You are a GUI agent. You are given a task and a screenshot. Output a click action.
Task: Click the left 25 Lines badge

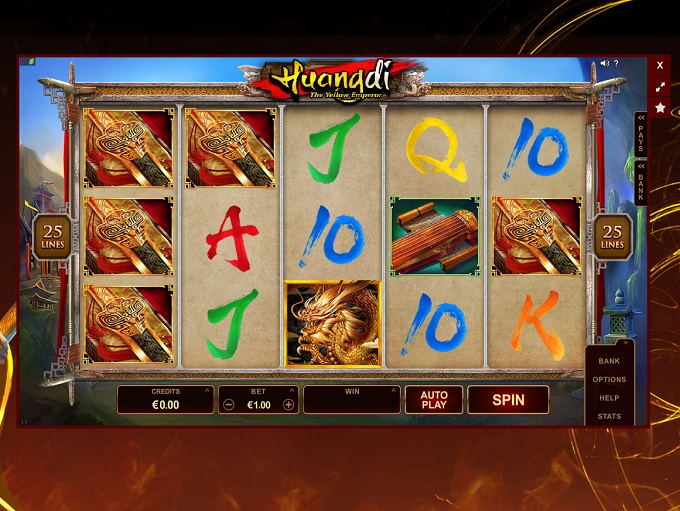(50, 235)
